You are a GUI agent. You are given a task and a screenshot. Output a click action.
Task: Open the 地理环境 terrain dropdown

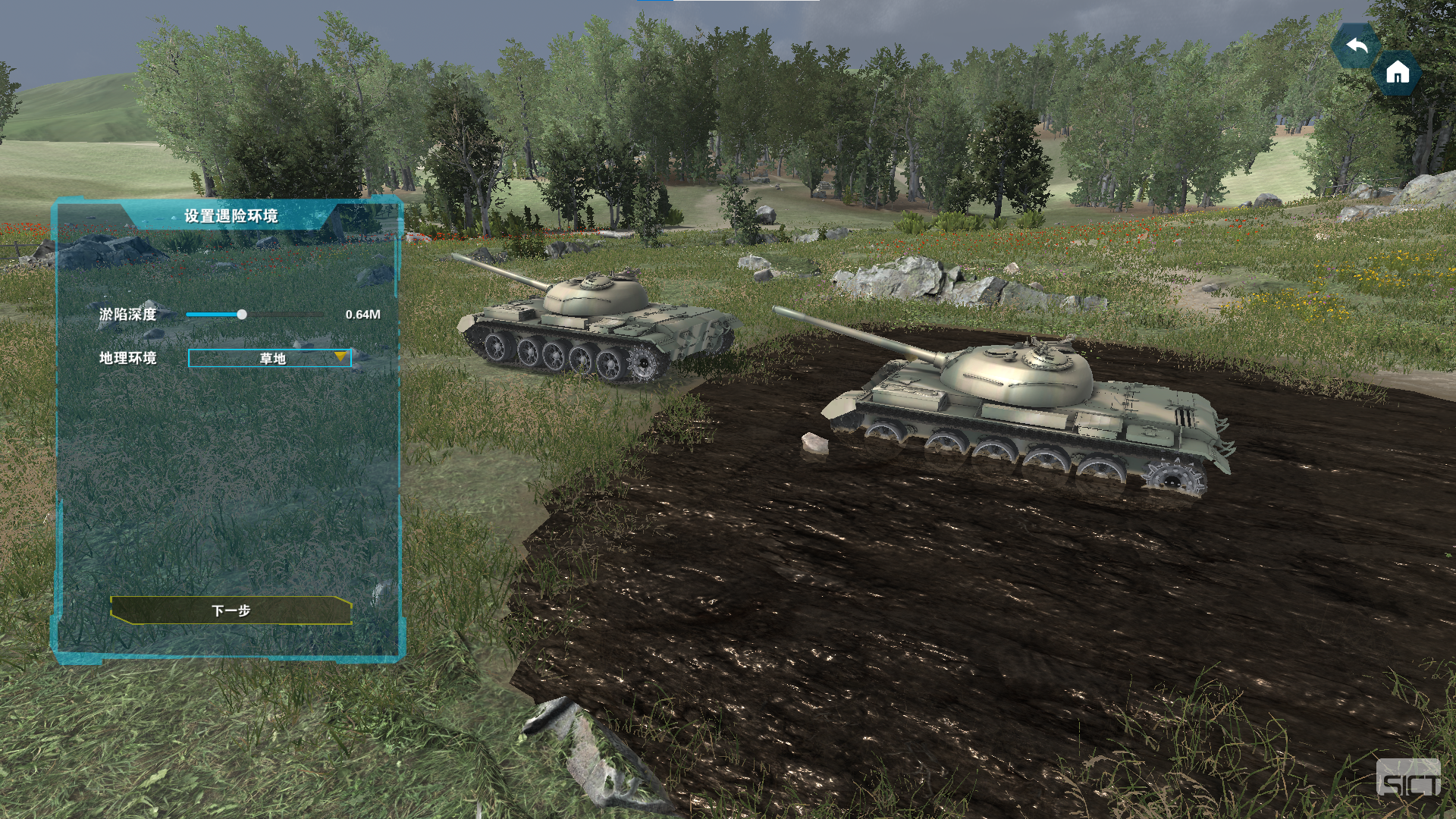click(x=270, y=358)
